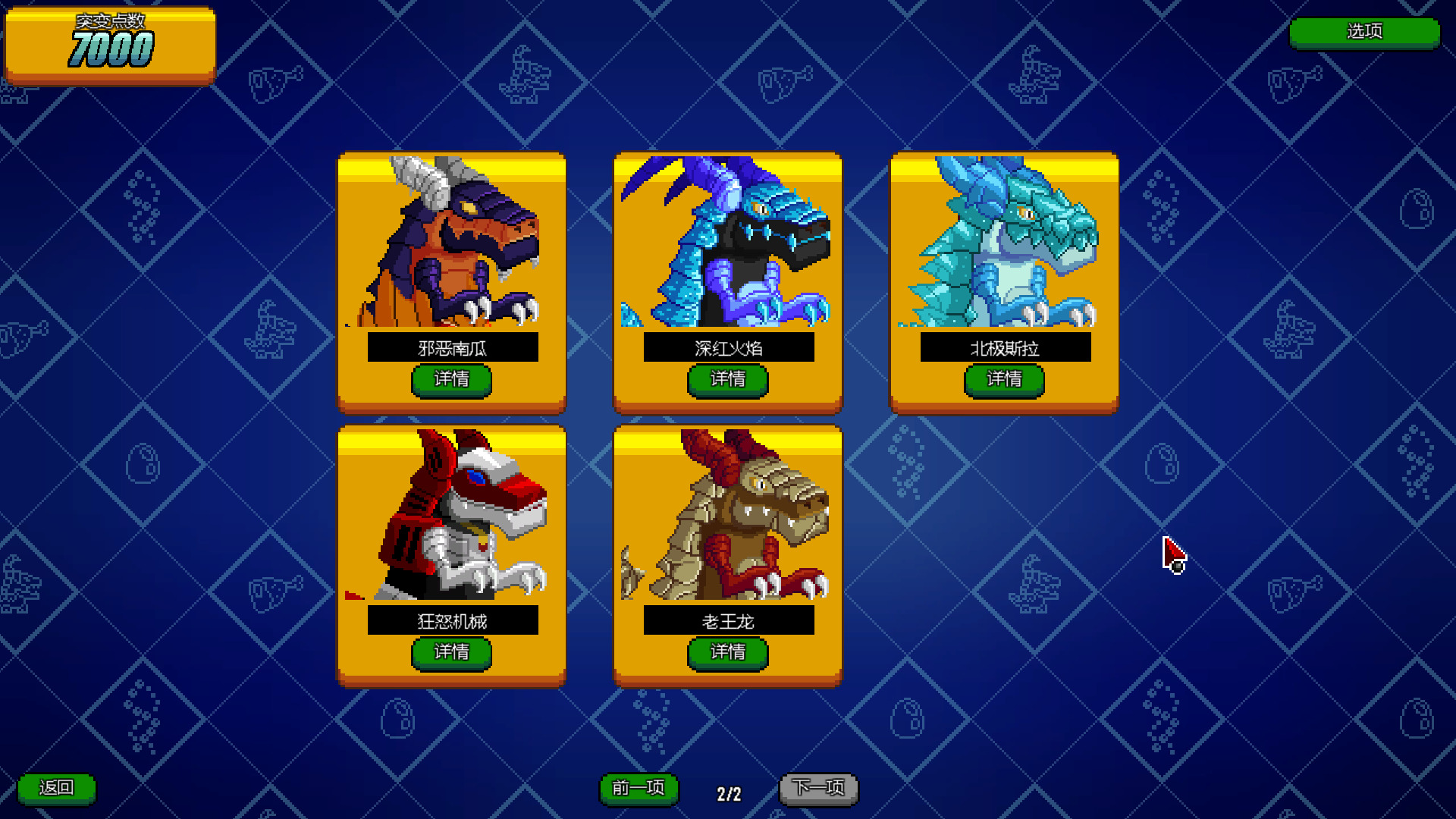Choose the 北极斯拉 ice dinosaur portrait
The height and width of the screenshot is (819, 1456).
click(x=1004, y=243)
